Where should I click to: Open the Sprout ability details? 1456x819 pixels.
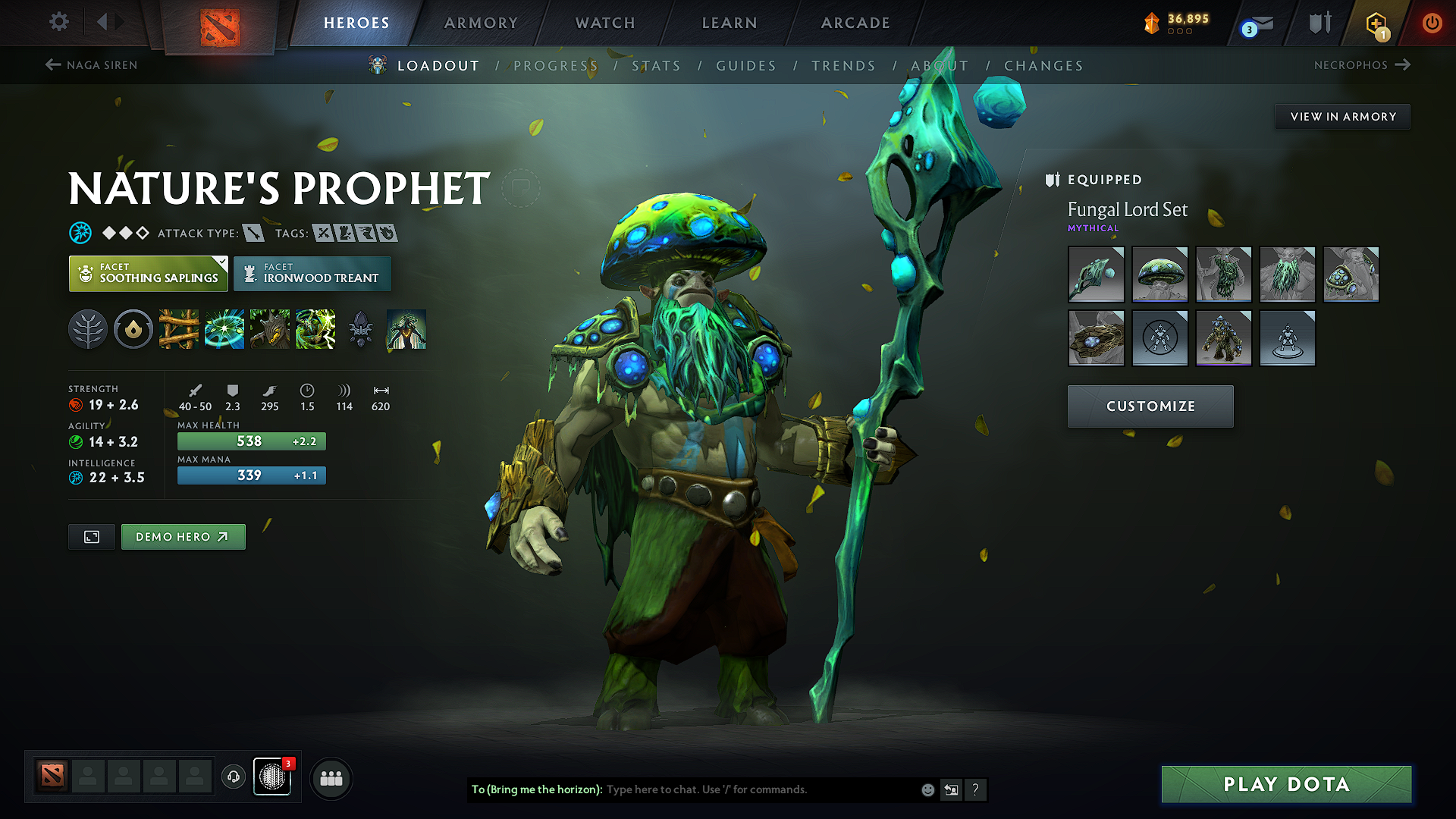tap(179, 329)
